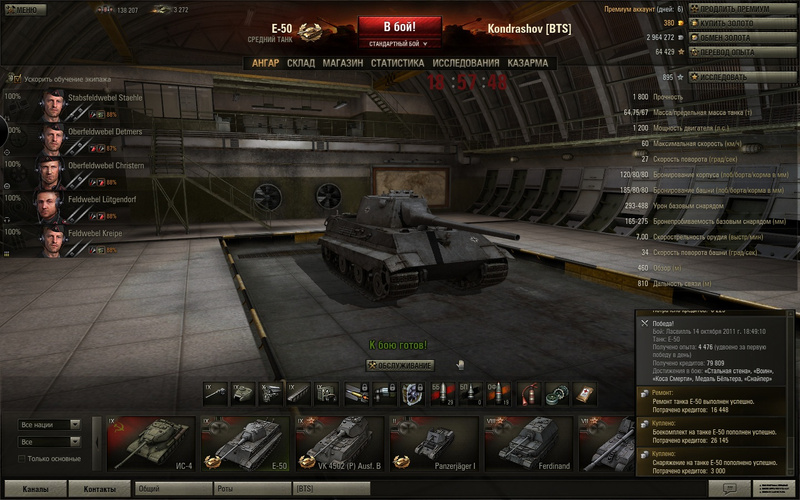This screenshot has width=800, height=500.
Task: Open the Контакты panel
Action: coord(100,489)
